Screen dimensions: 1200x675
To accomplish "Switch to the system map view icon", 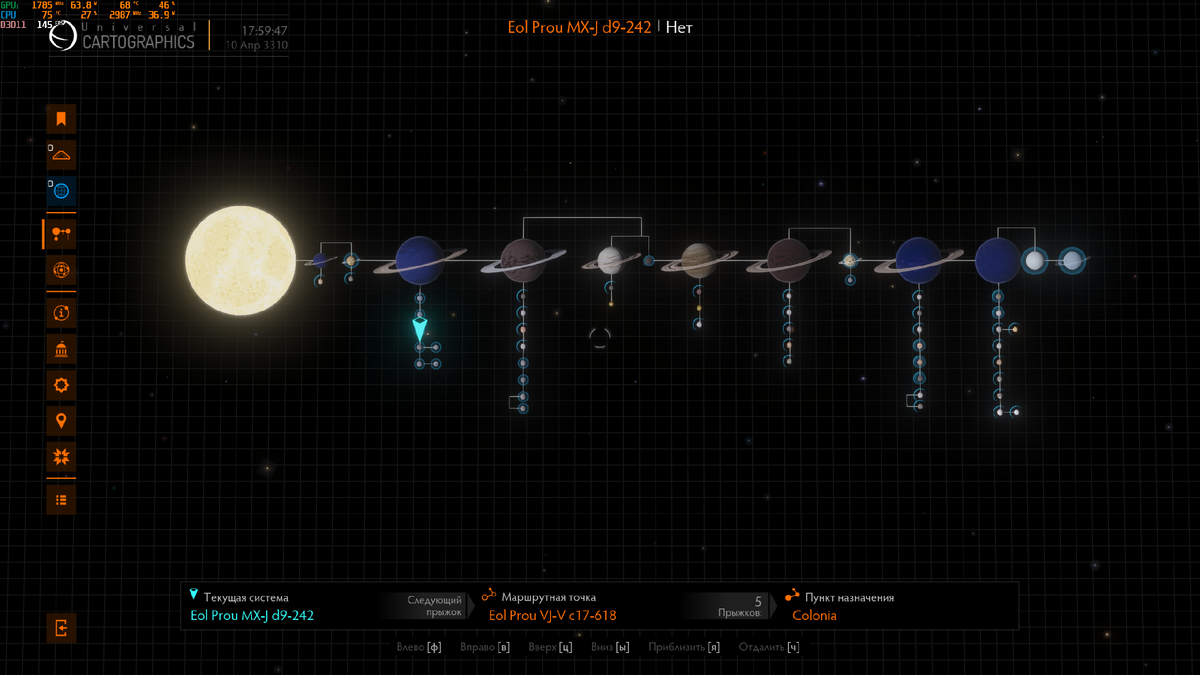I will coord(61,233).
